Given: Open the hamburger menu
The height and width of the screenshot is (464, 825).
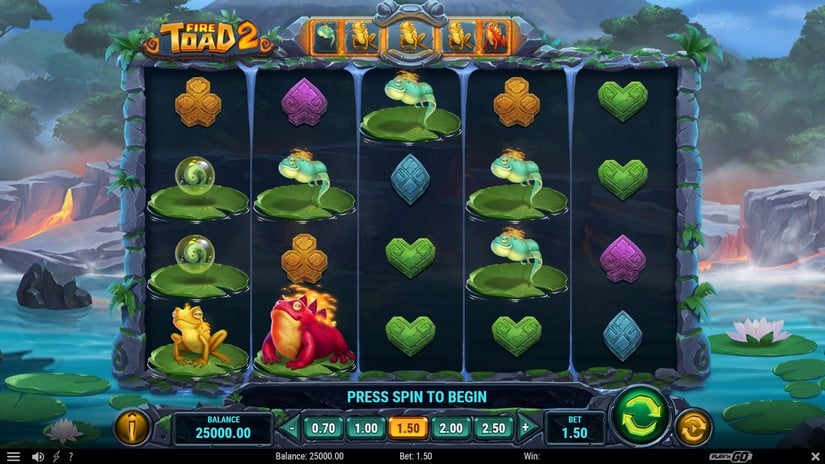Looking at the screenshot, I should pos(13,457).
